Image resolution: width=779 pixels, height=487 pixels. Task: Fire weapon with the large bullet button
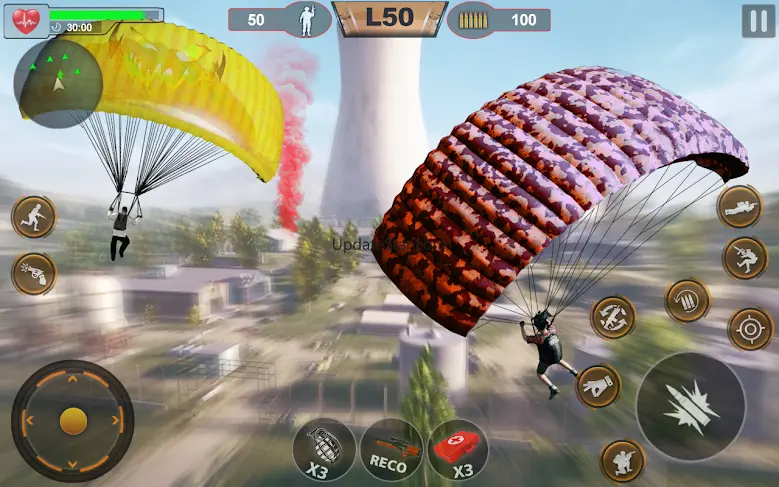690,405
